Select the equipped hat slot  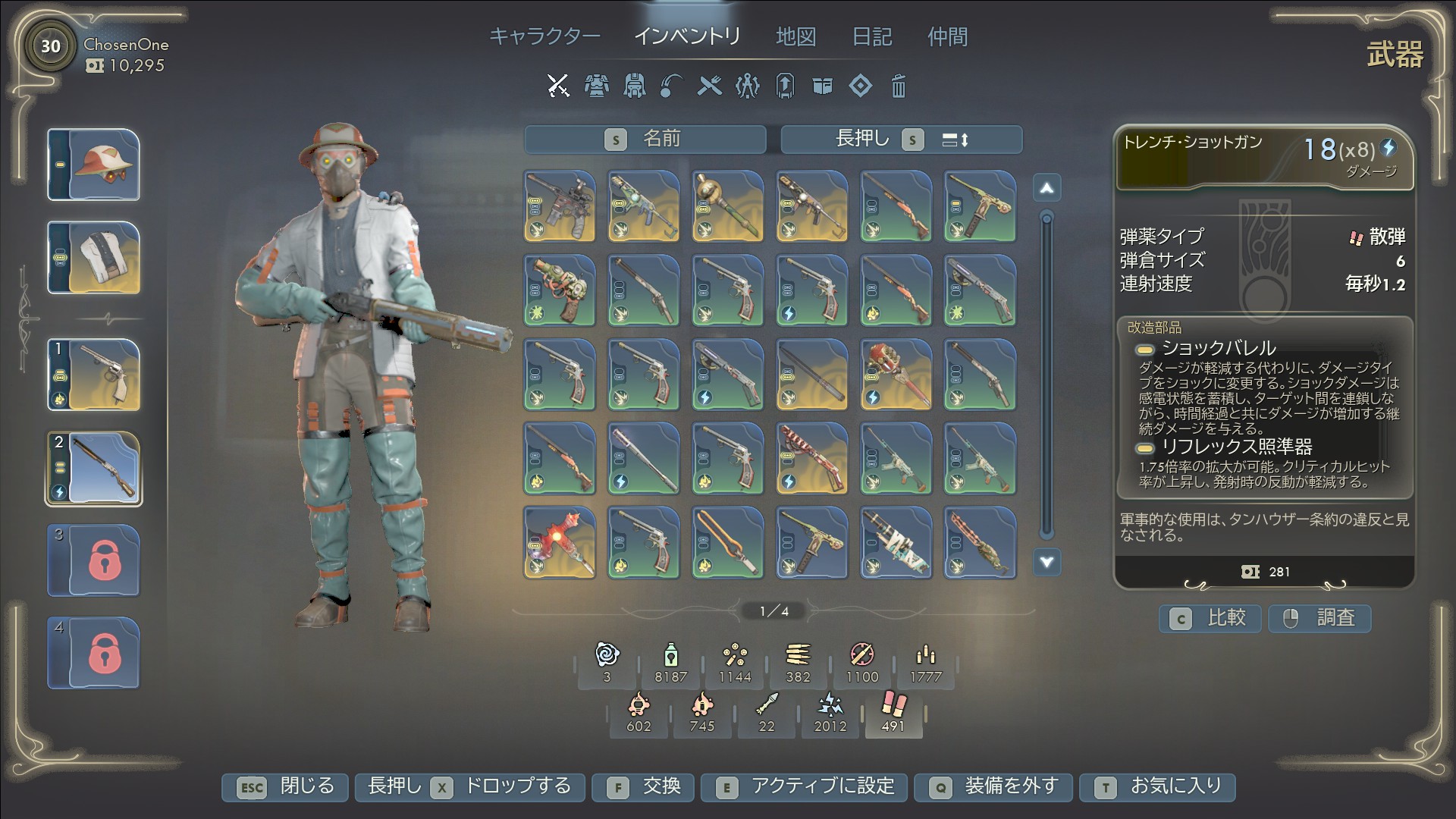coord(94,165)
